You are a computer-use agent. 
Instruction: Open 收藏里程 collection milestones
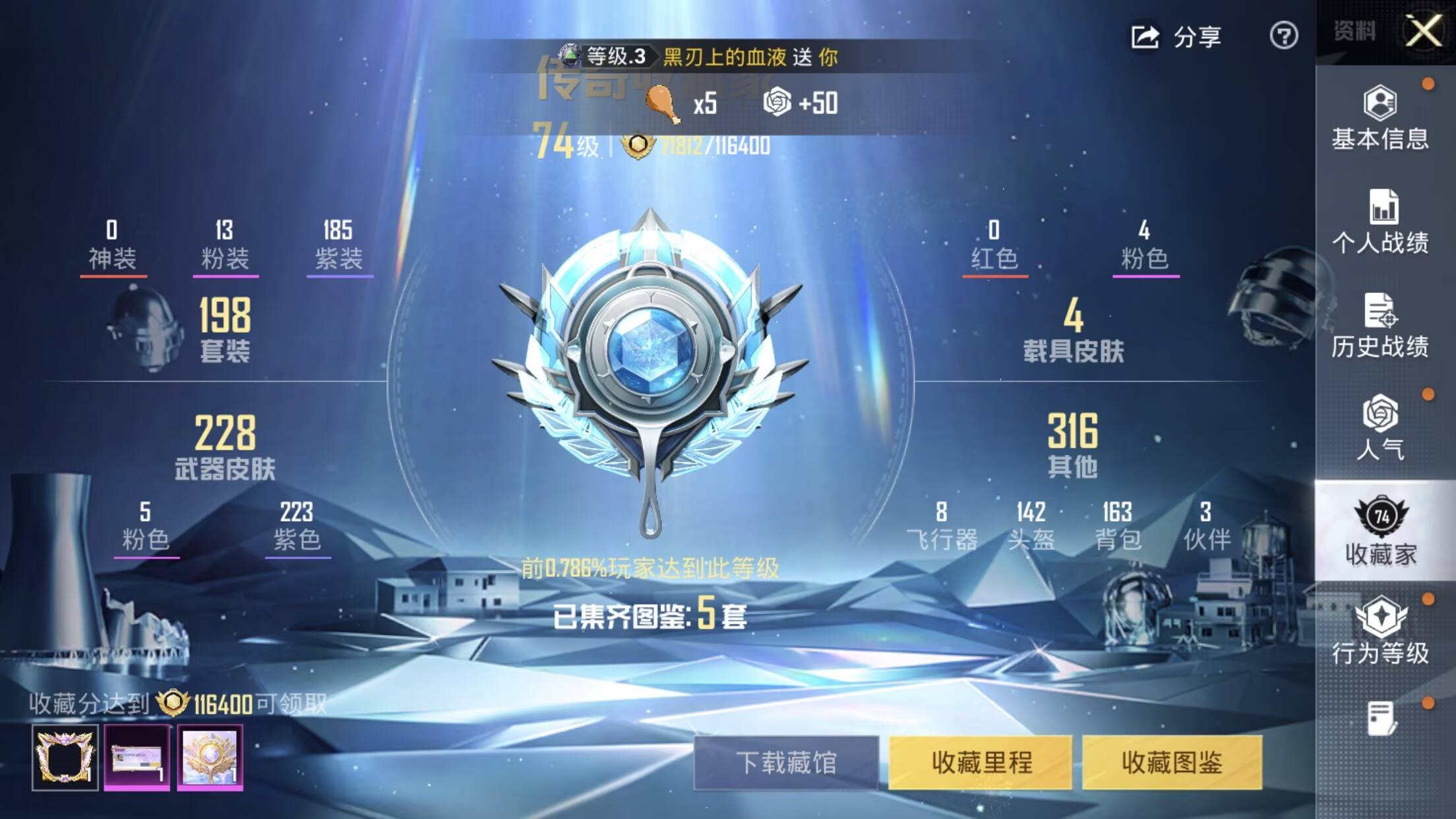[981, 763]
